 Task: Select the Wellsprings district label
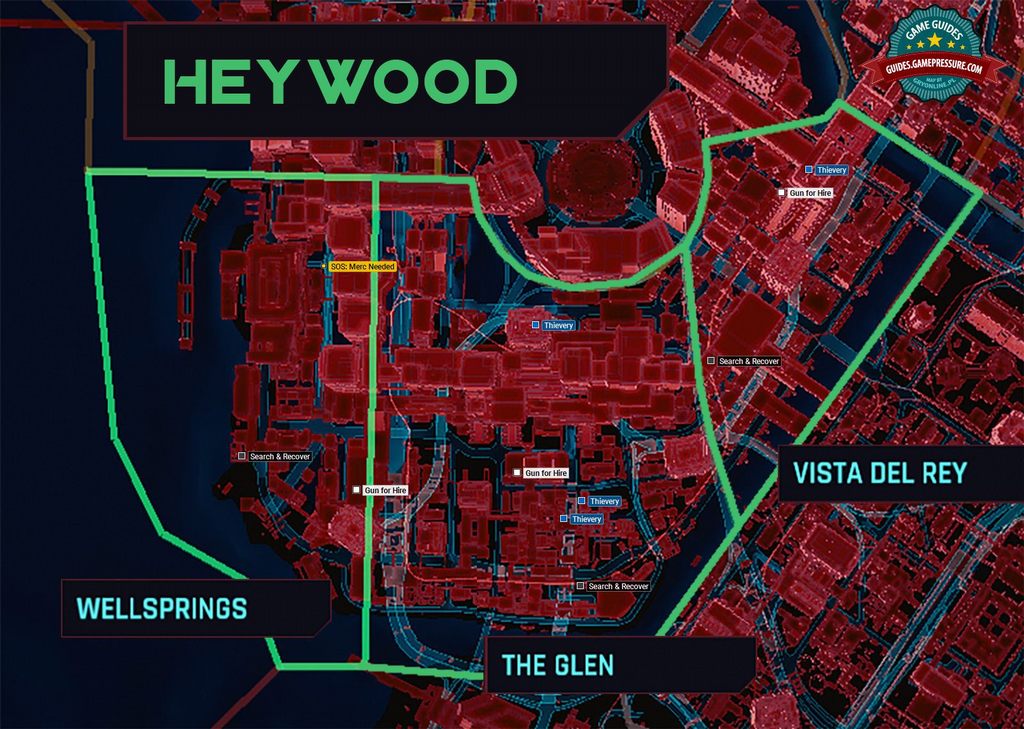pyautogui.click(x=162, y=607)
